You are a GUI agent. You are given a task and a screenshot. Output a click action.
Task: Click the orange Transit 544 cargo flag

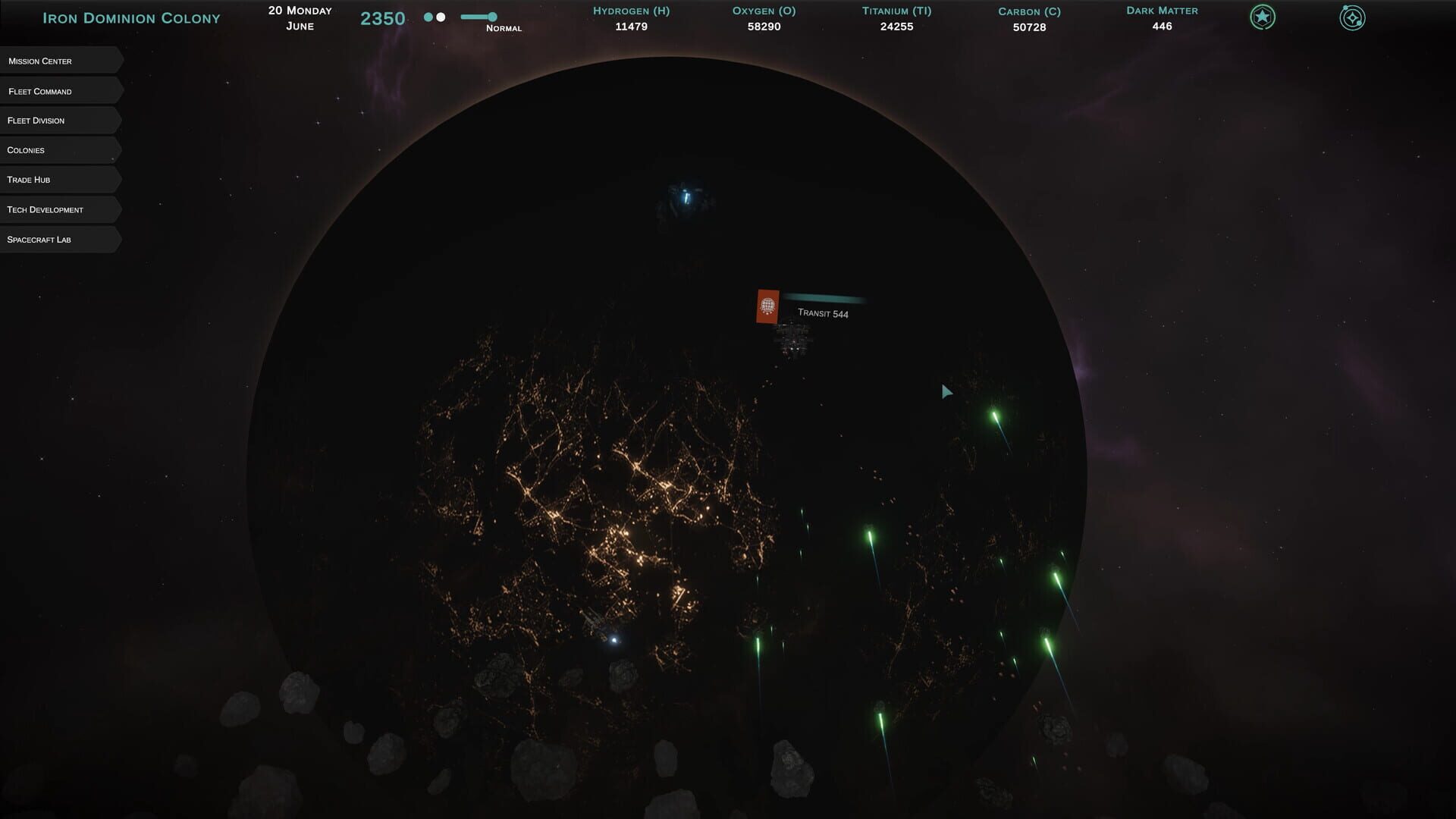(x=767, y=306)
